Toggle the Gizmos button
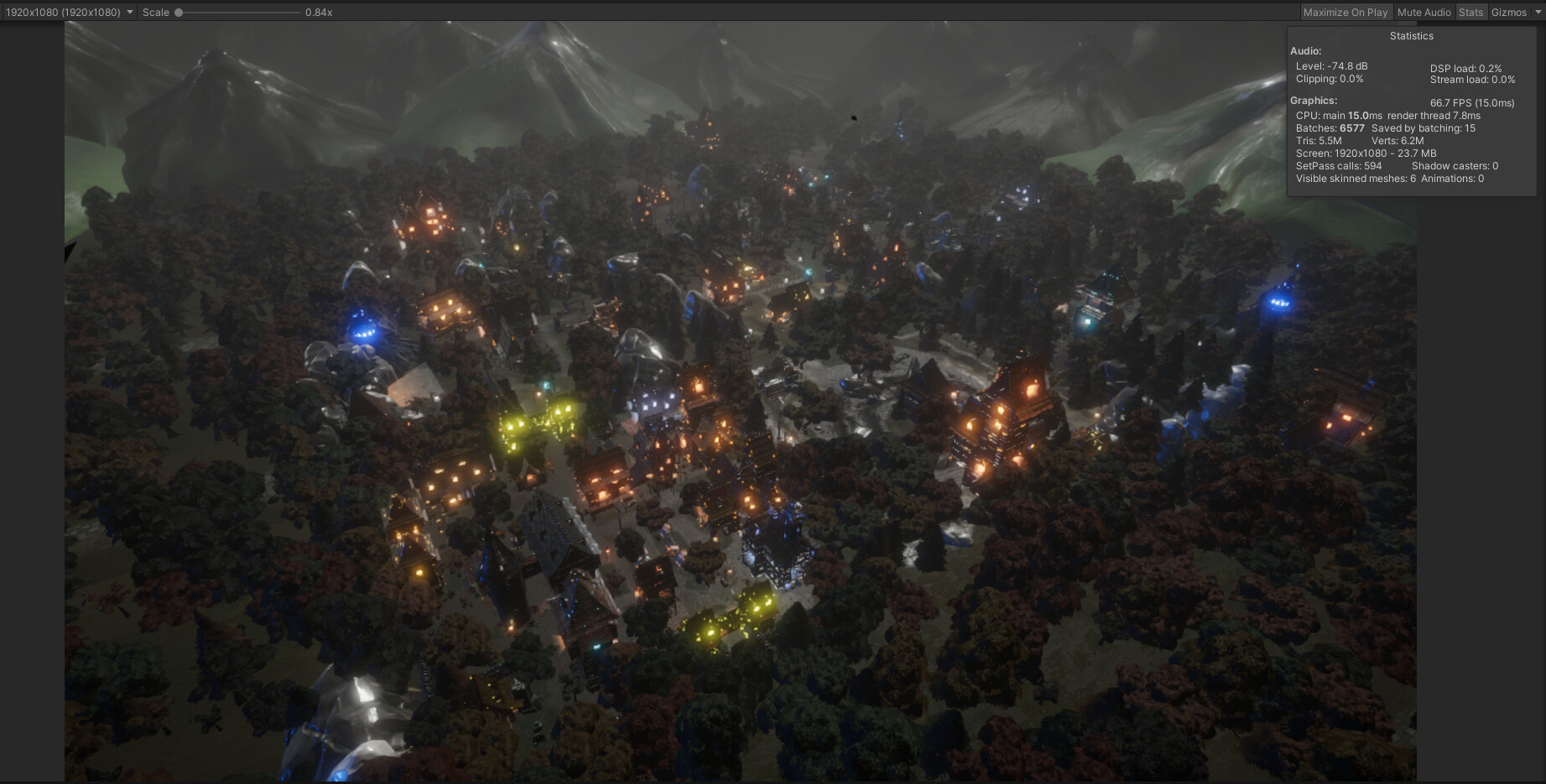Viewport: 1546px width, 784px height. click(x=1508, y=13)
